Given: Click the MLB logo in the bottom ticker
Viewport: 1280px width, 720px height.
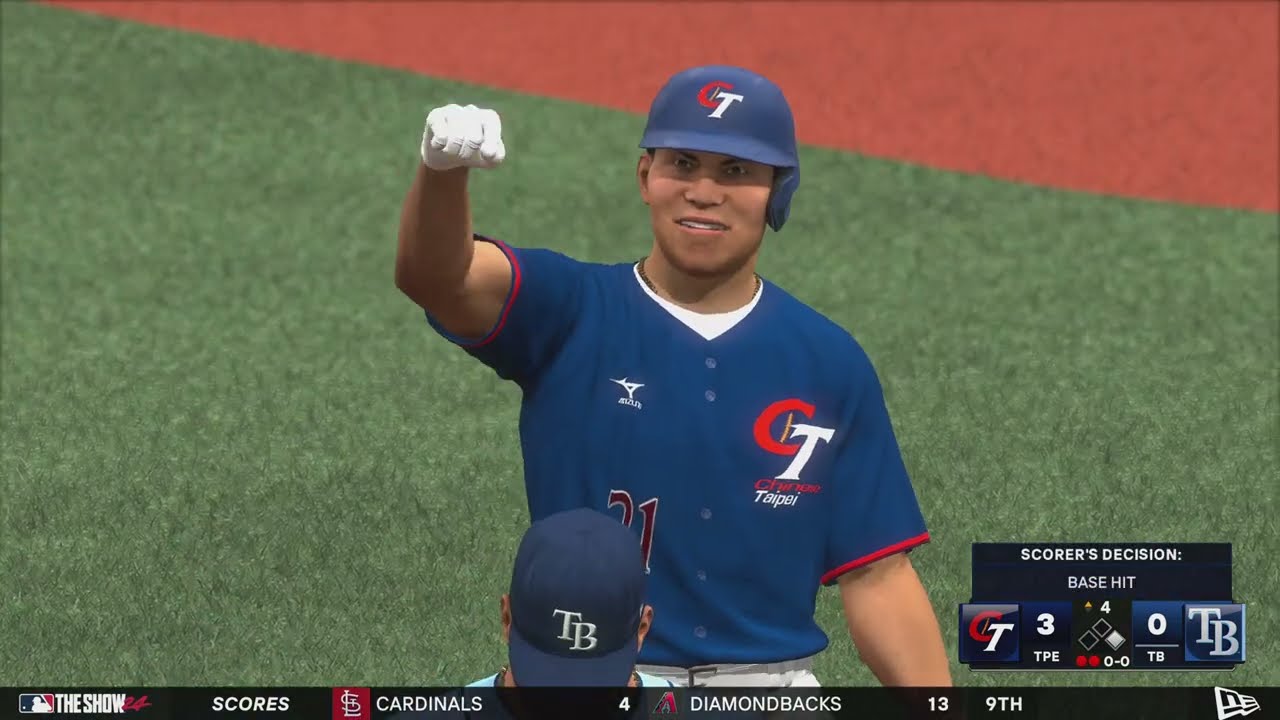Looking at the screenshot, I should tap(35, 705).
